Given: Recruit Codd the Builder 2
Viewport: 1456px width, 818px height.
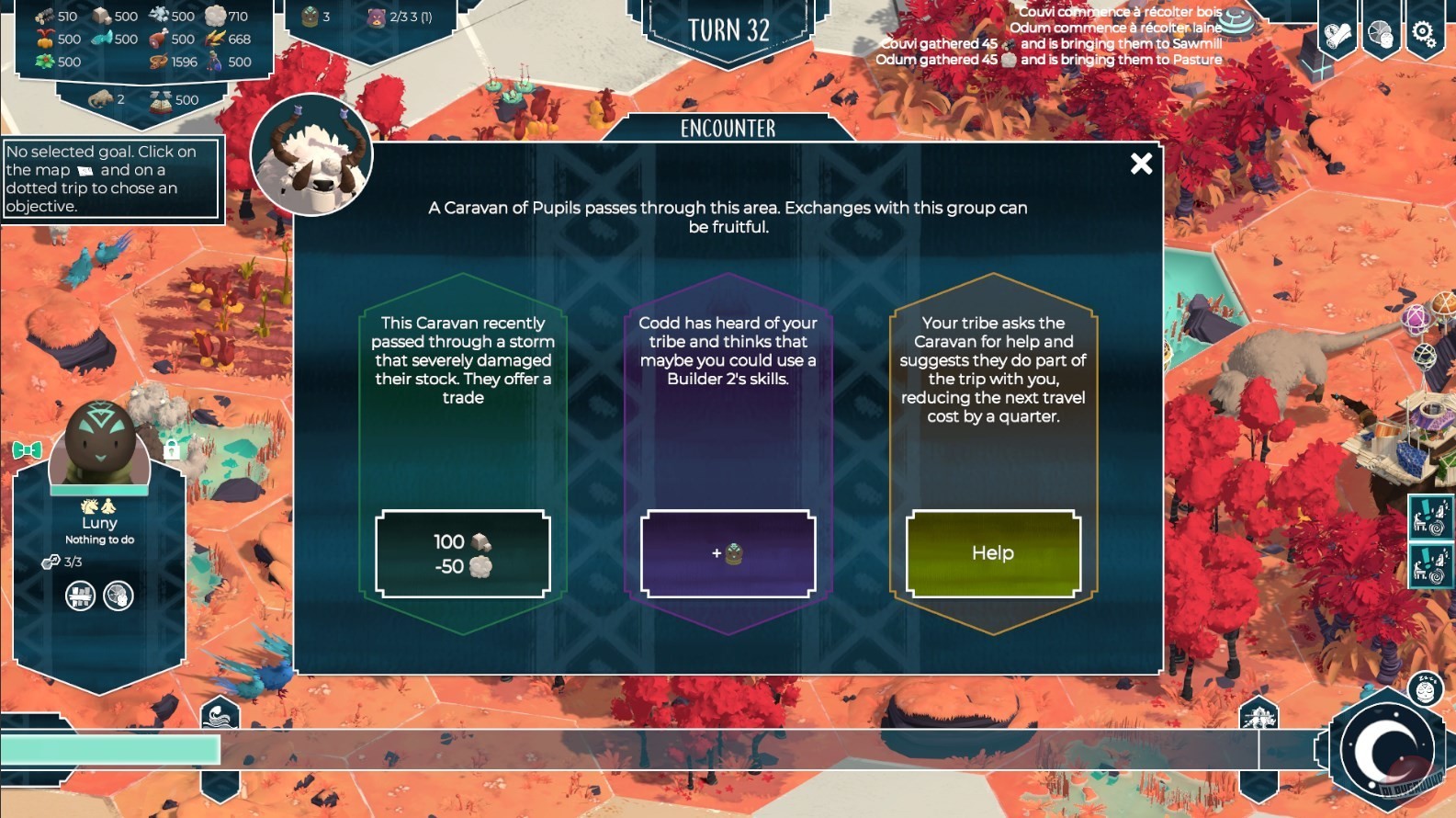Looking at the screenshot, I should coord(728,552).
